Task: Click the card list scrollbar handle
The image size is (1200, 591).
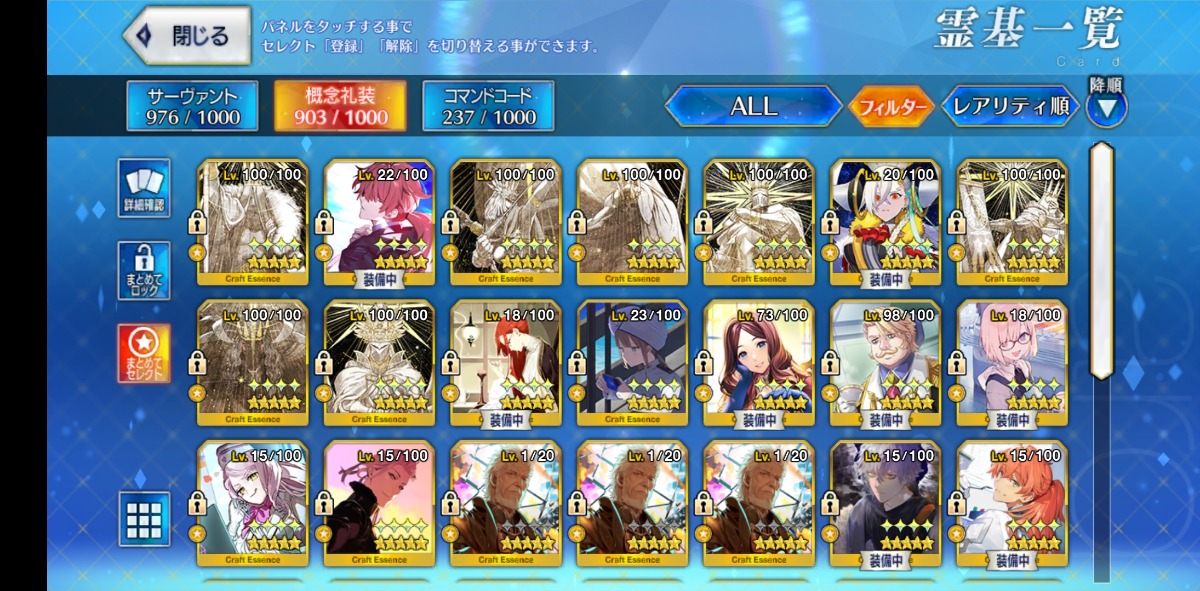Action: [x=1101, y=260]
